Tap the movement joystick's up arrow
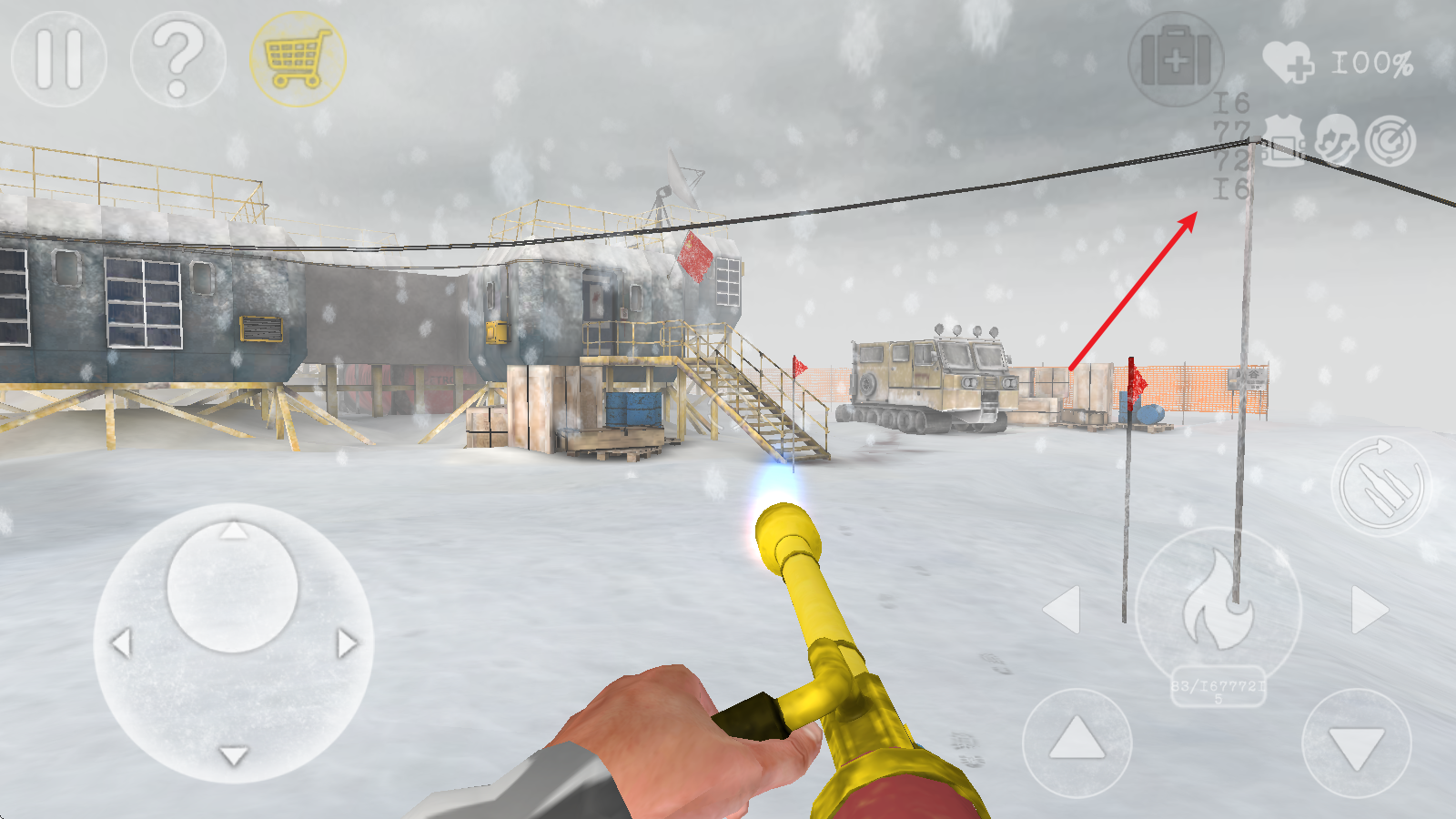The height and width of the screenshot is (819, 1456). [234, 530]
